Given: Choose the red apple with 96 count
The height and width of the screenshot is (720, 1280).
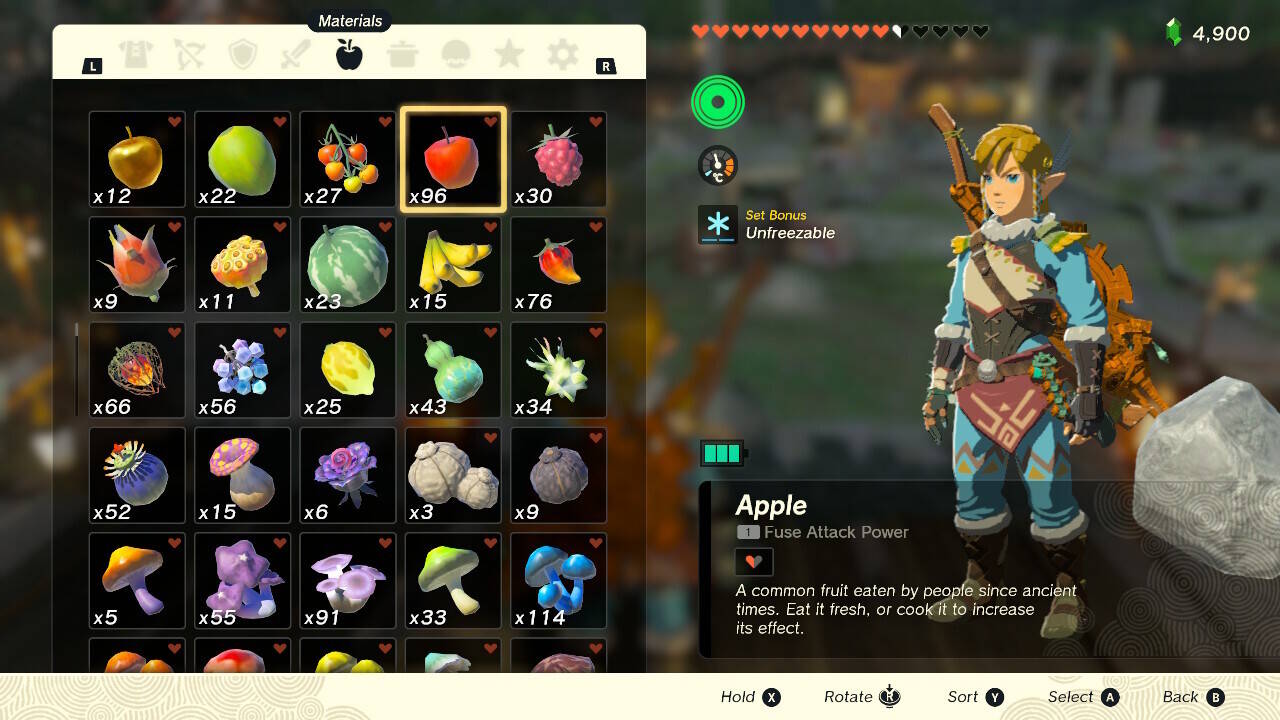Looking at the screenshot, I should [x=453, y=159].
